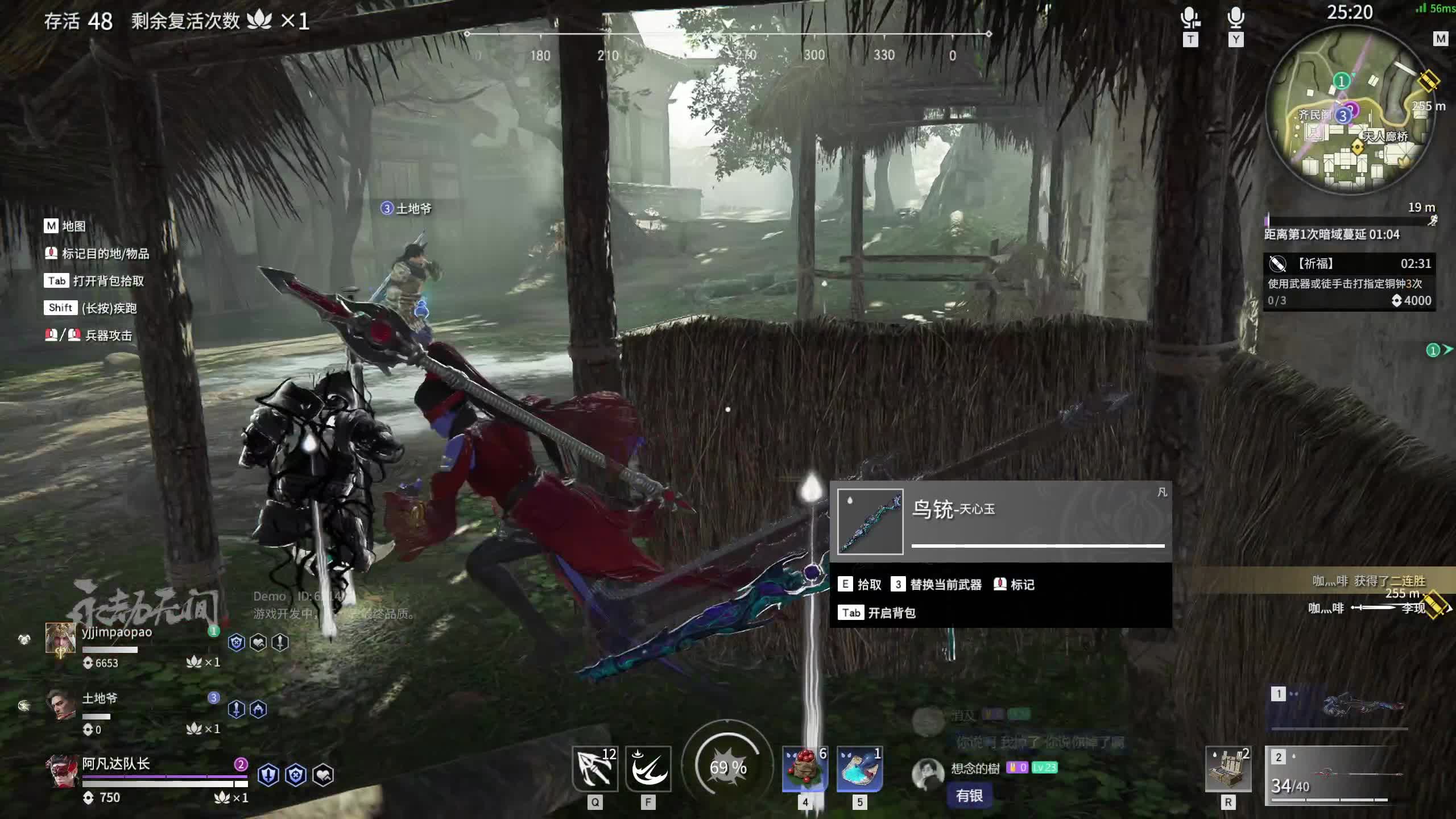Click yjjimpaopao's teammate portrait

(61, 638)
